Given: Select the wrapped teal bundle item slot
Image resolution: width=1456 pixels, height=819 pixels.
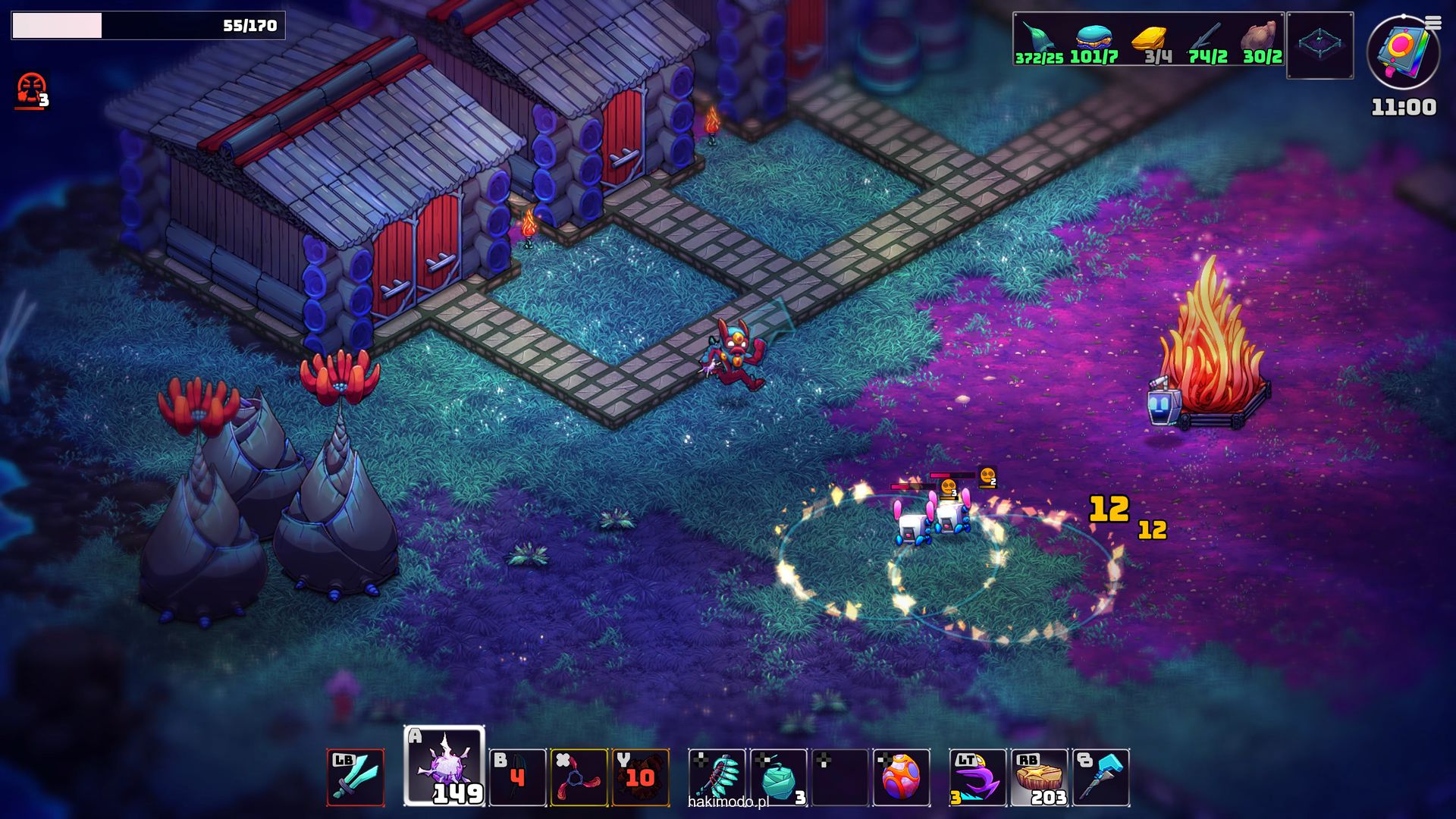Looking at the screenshot, I should point(779,777).
